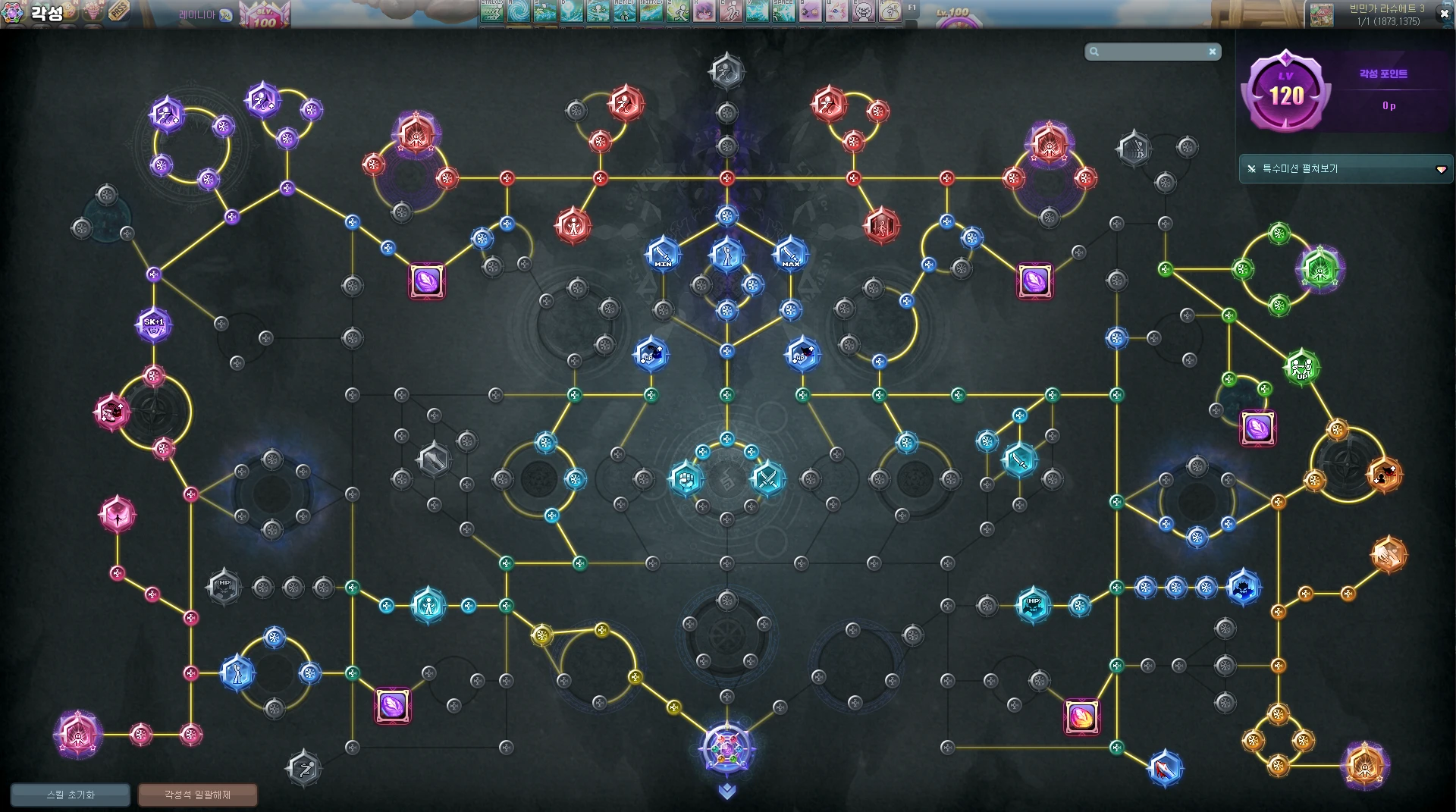
Task: Select the pink crystal node
Action: coord(118,515)
